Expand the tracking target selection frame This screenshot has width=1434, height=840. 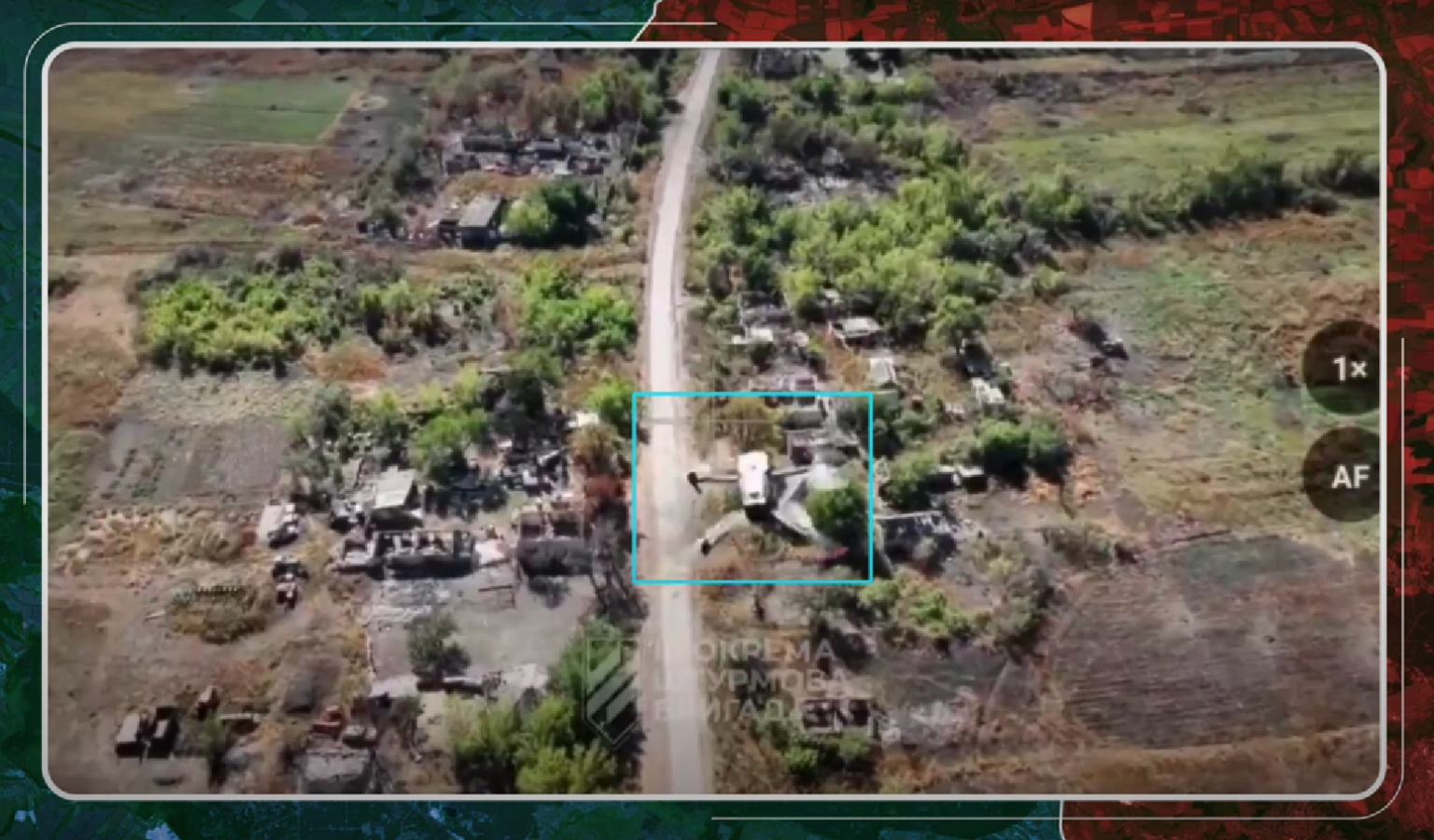pos(752,487)
